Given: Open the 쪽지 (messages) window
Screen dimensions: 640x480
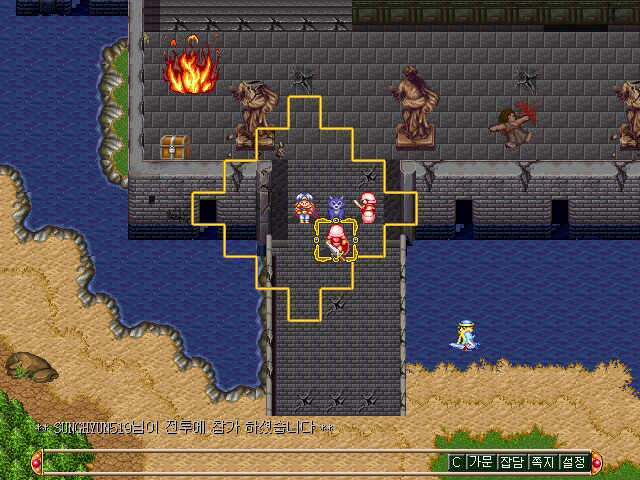Looking at the screenshot, I should (x=543, y=462).
